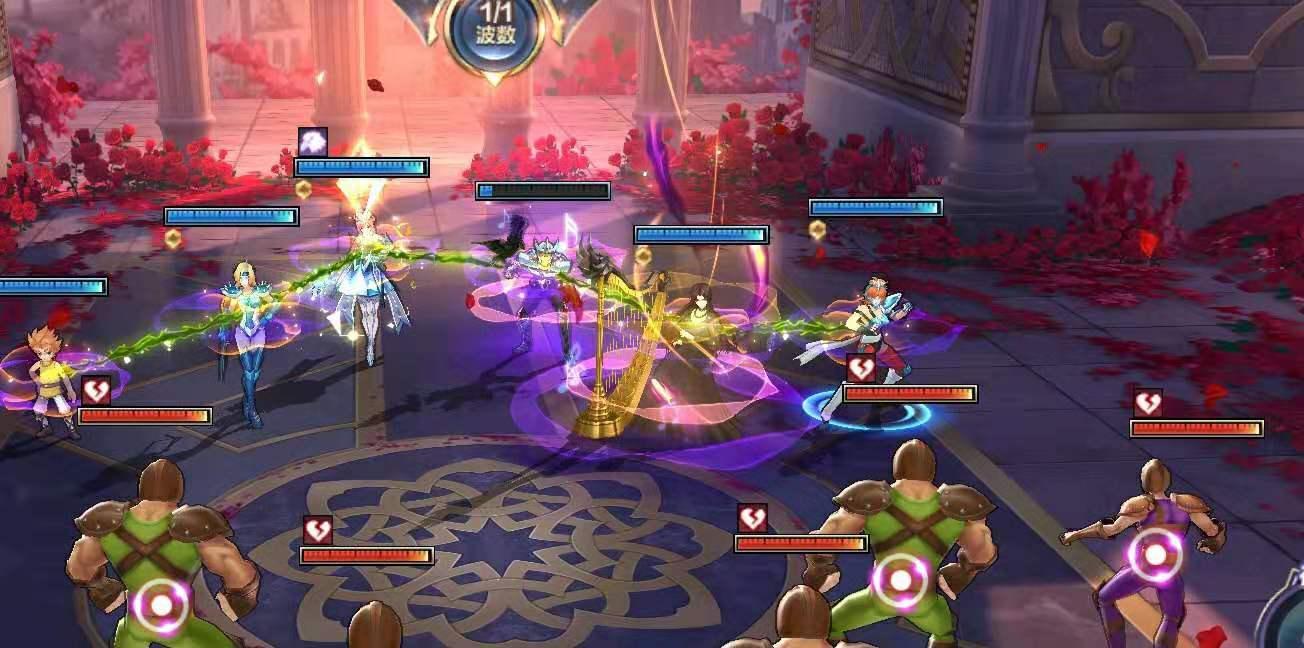Target the purple-clad enemy soldier's pink marker
The image size is (1304, 648).
coord(1155,553)
